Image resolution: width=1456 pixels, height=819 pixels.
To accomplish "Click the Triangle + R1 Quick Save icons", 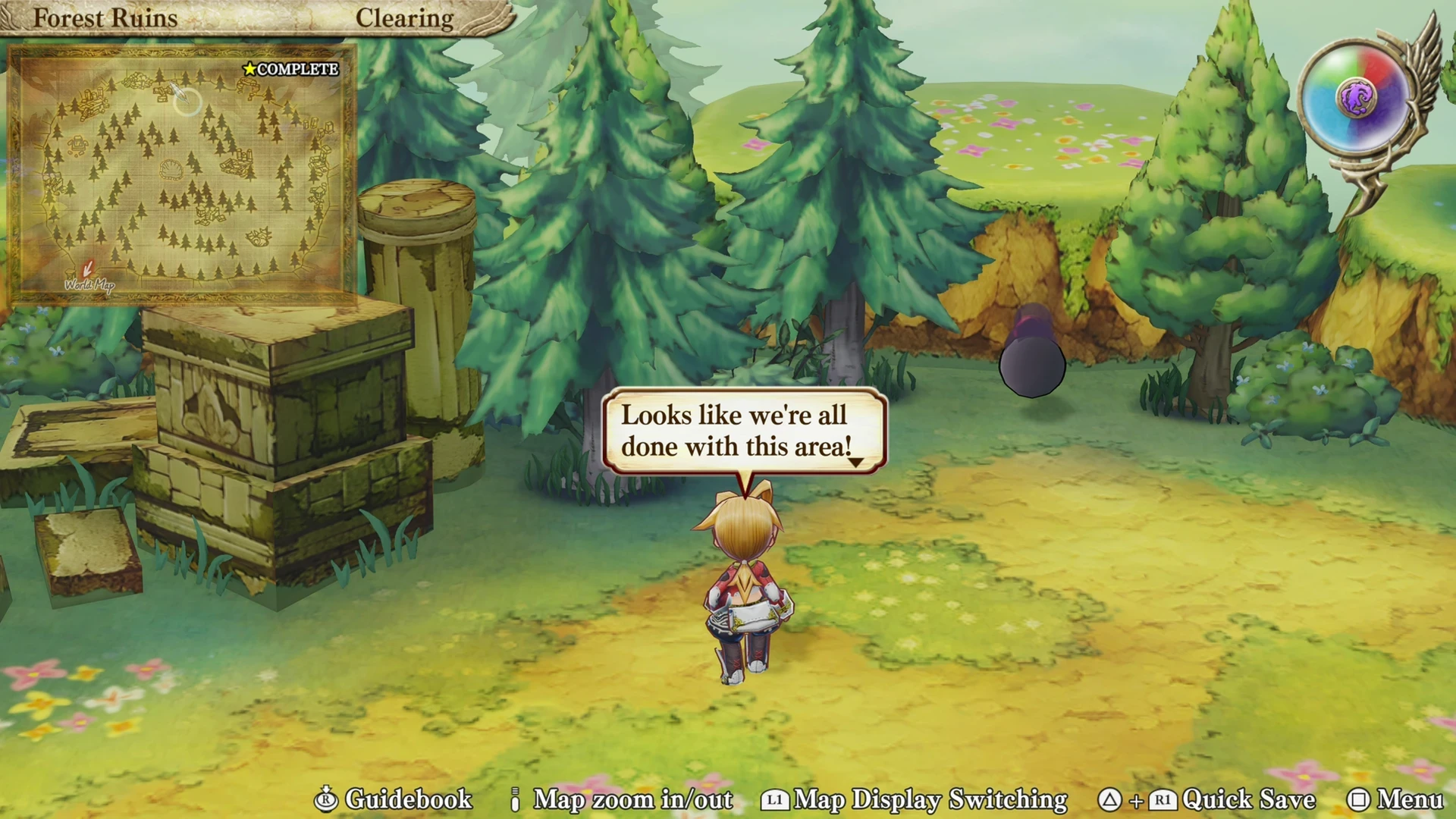I will [1137, 800].
